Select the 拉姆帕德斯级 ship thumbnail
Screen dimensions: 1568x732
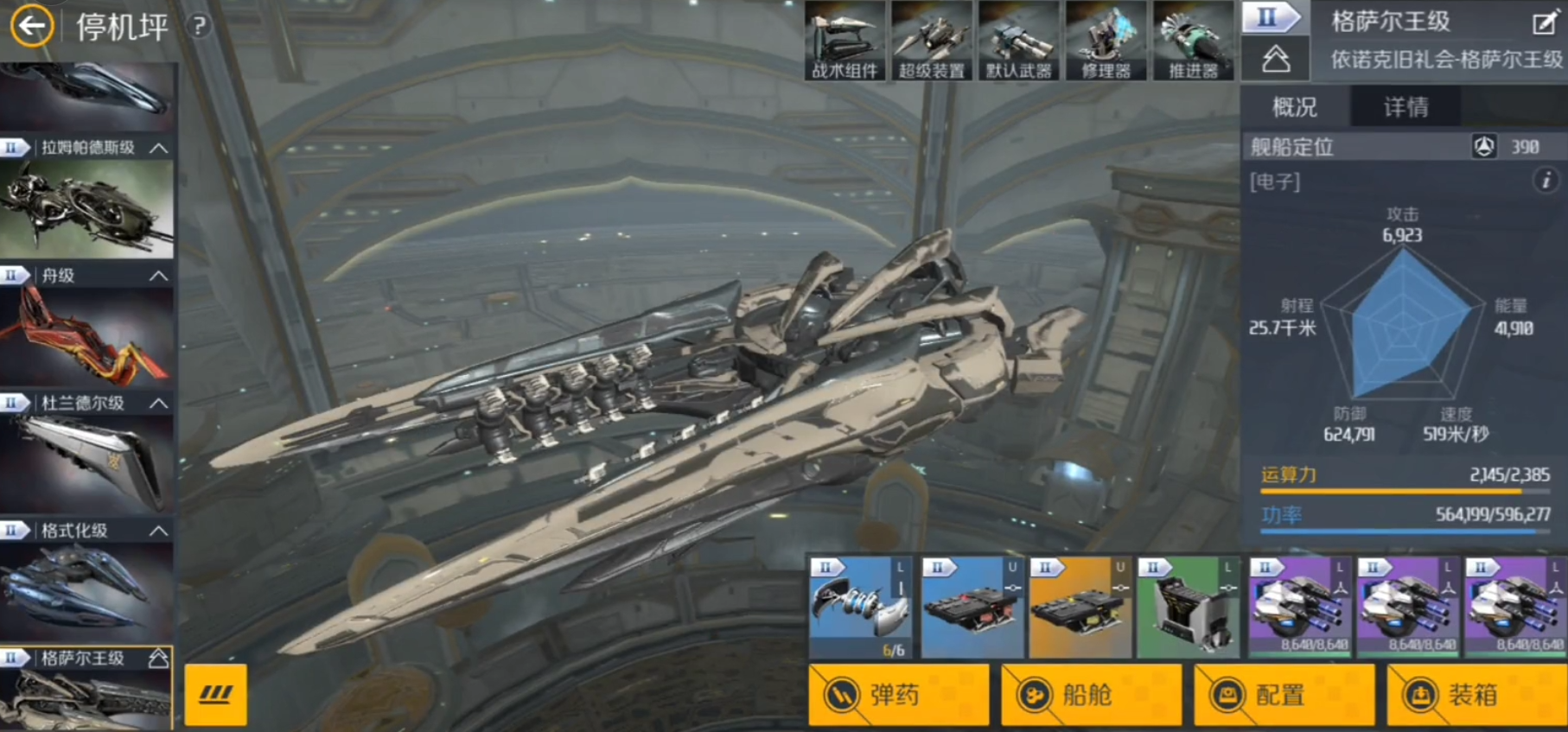coord(86,208)
